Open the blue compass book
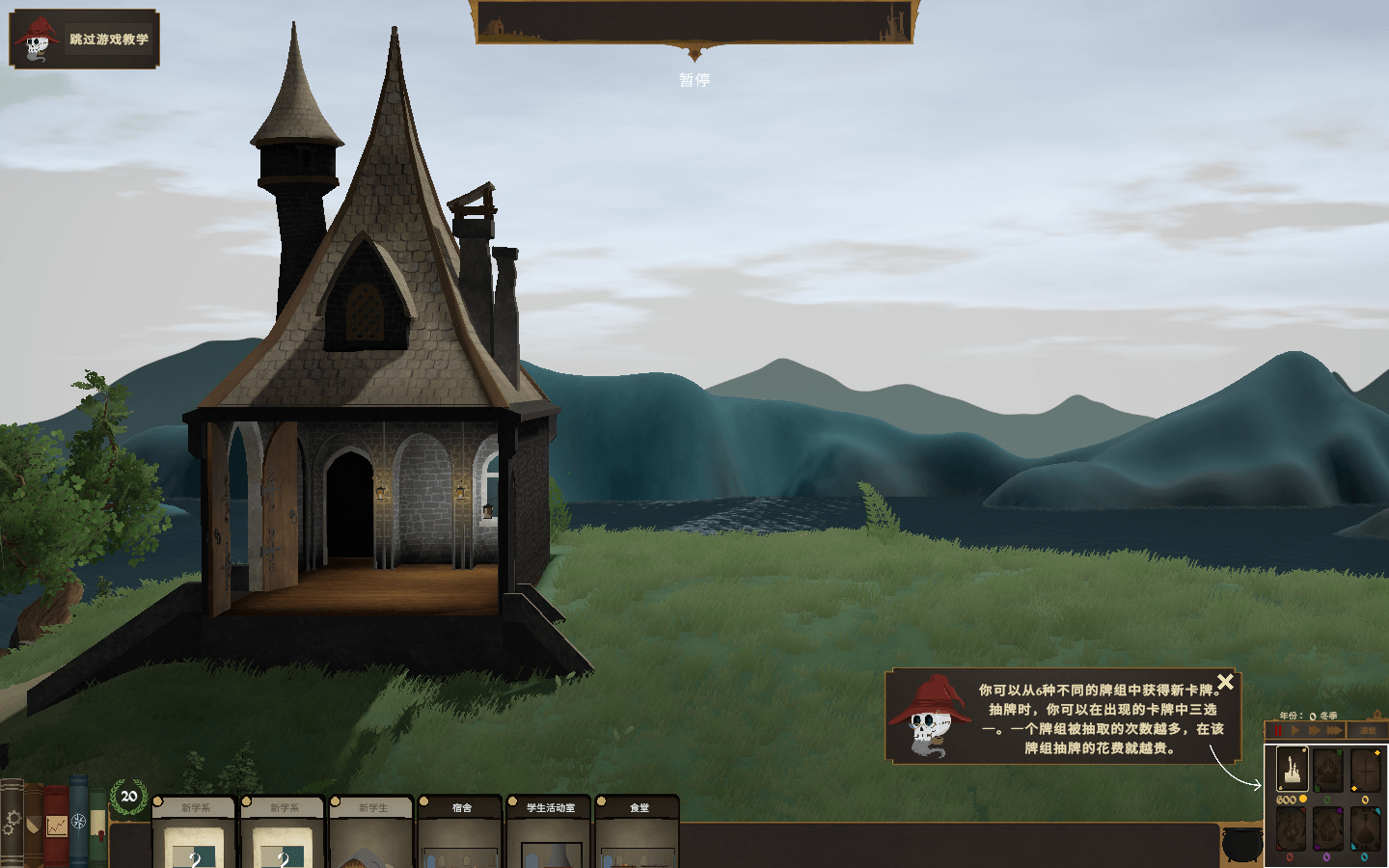Image resolution: width=1389 pixels, height=868 pixels. (79, 822)
